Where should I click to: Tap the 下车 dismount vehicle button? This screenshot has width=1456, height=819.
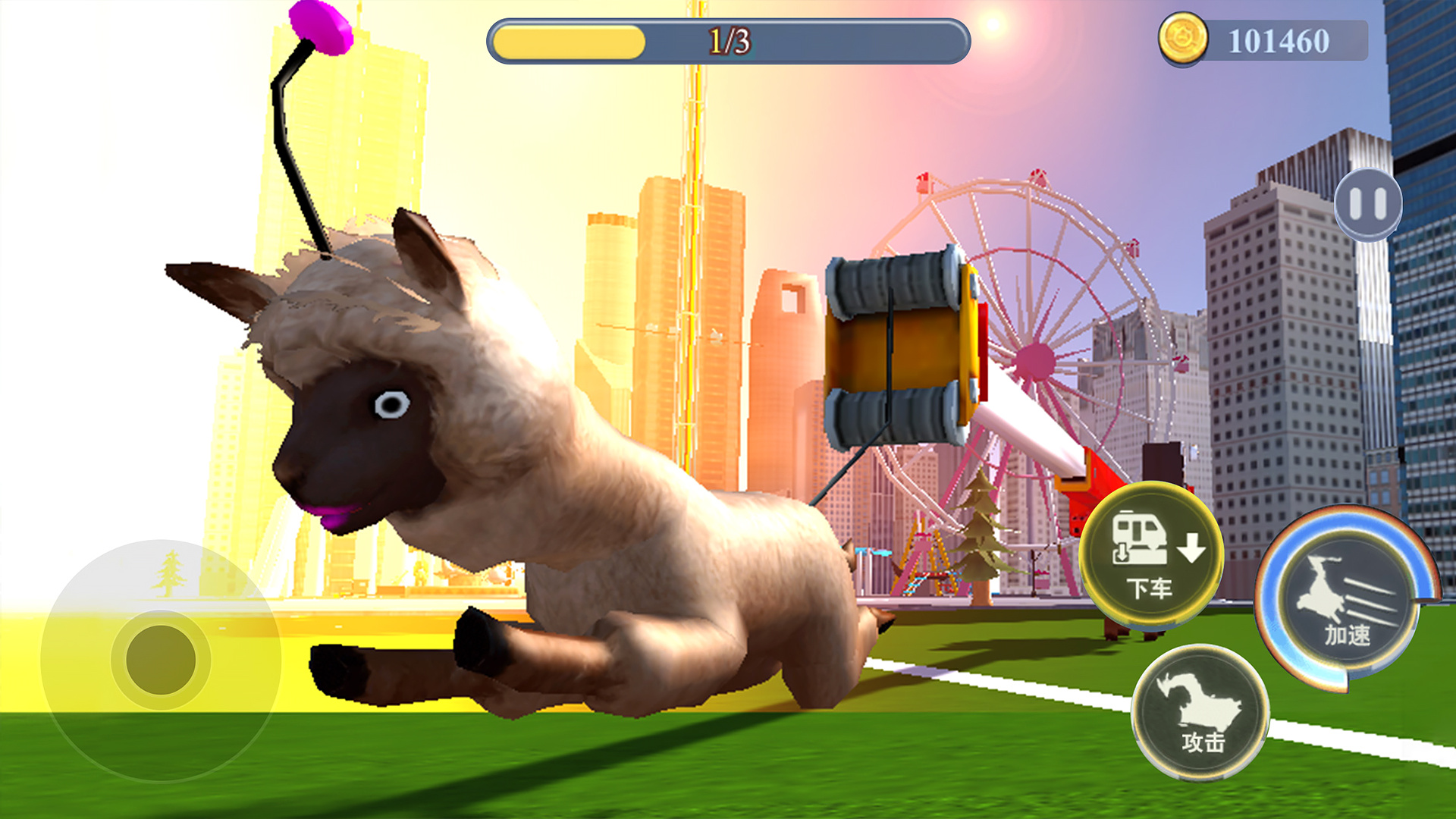[x=1151, y=556]
